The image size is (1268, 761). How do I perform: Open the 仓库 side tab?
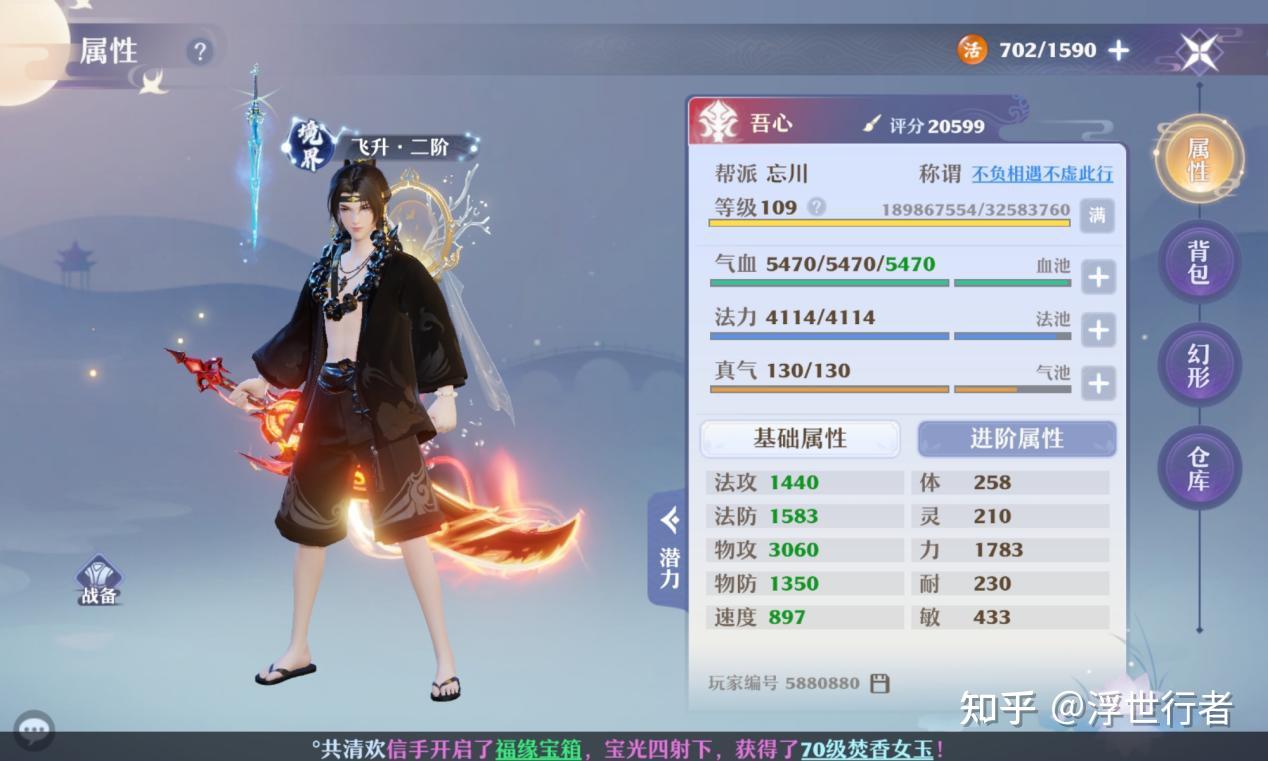click(1198, 468)
